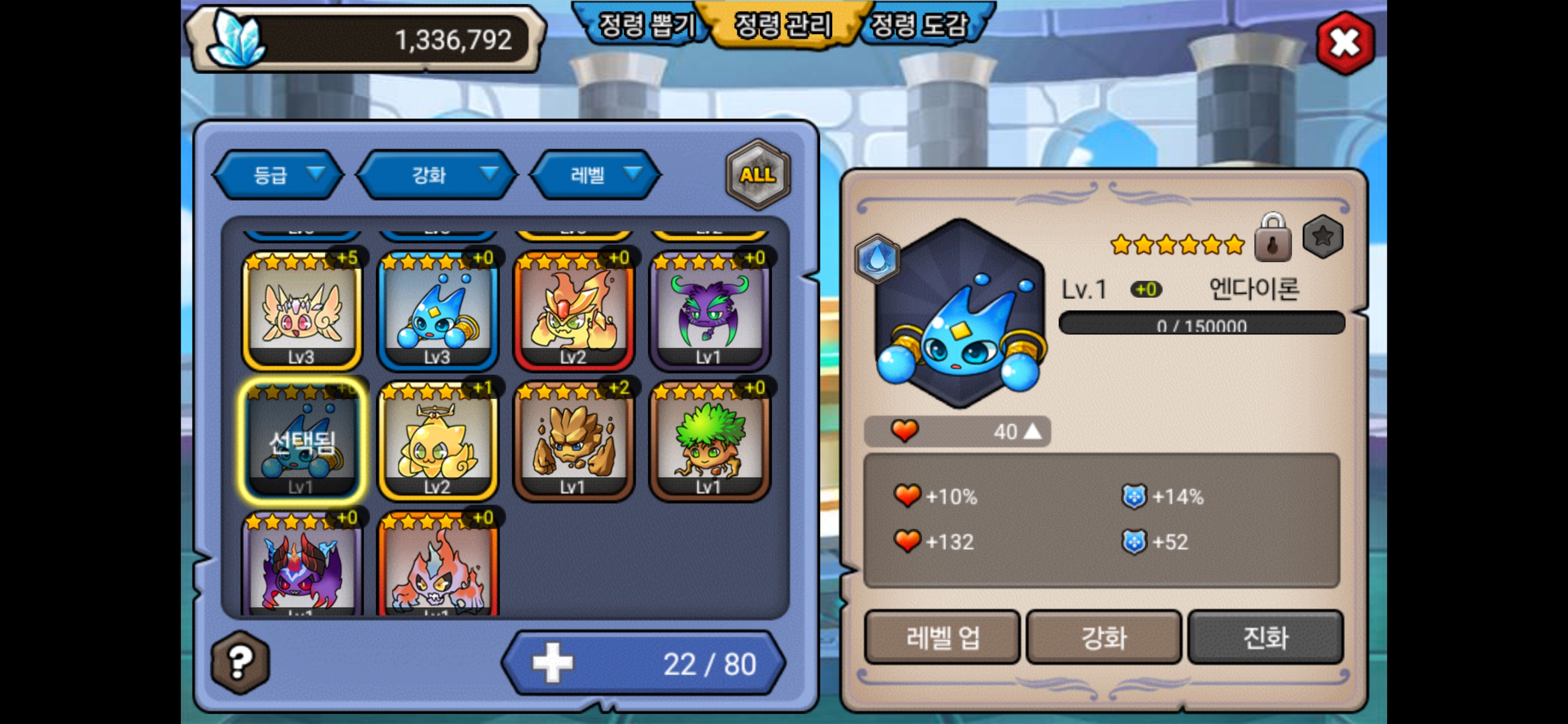Select the pink winged fairy spirit
The height and width of the screenshot is (724, 1568).
tap(302, 312)
